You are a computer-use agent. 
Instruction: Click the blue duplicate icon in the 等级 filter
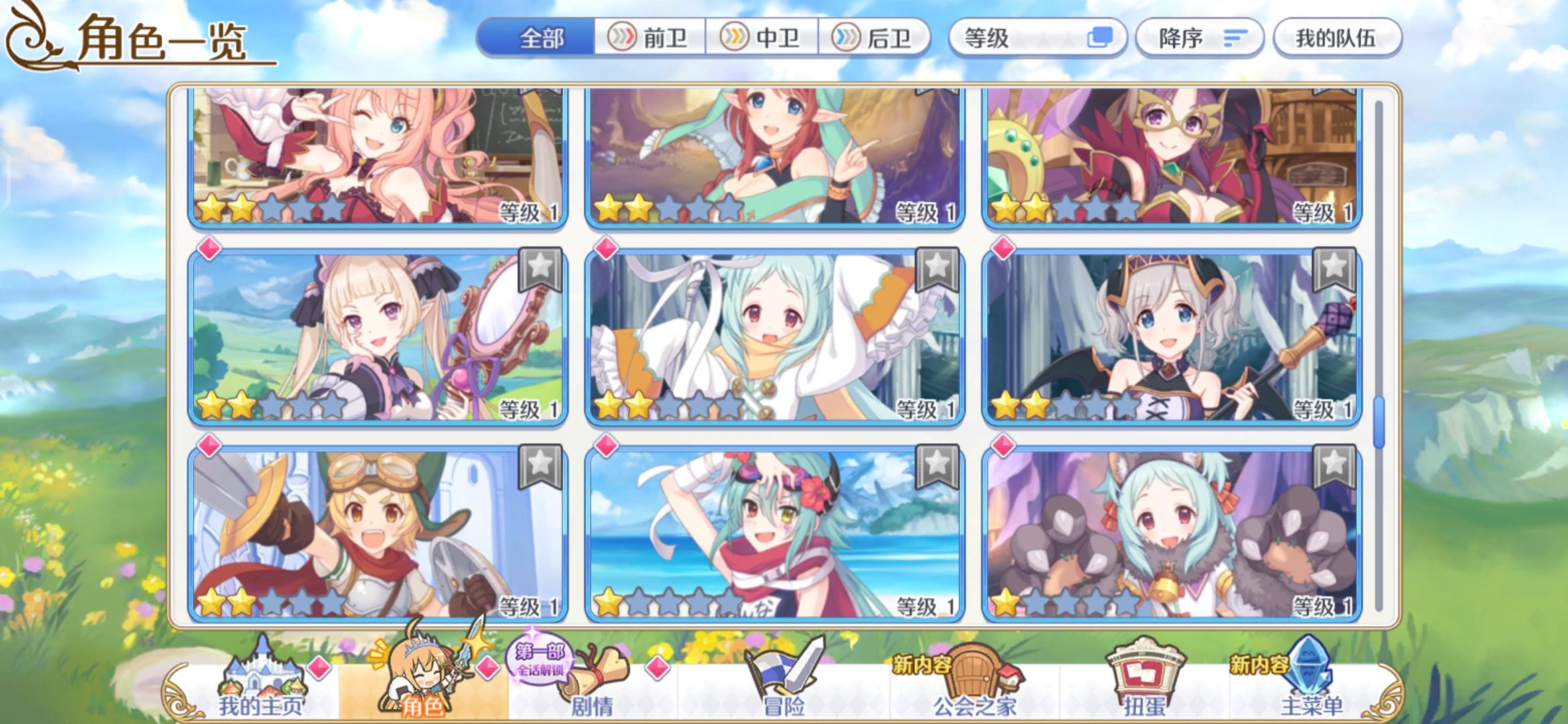[x=1100, y=38]
